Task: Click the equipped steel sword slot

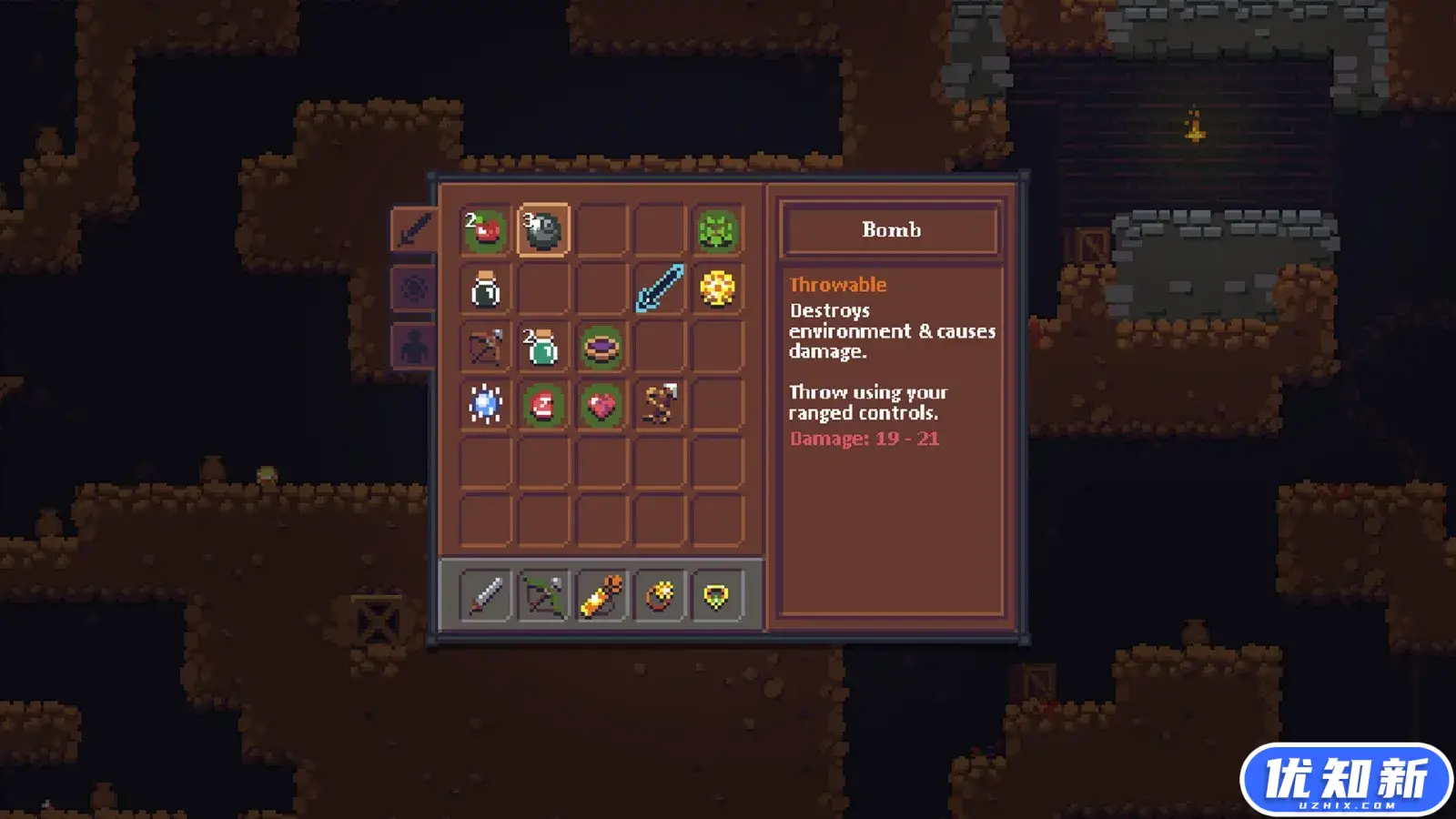Action: pos(485,596)
